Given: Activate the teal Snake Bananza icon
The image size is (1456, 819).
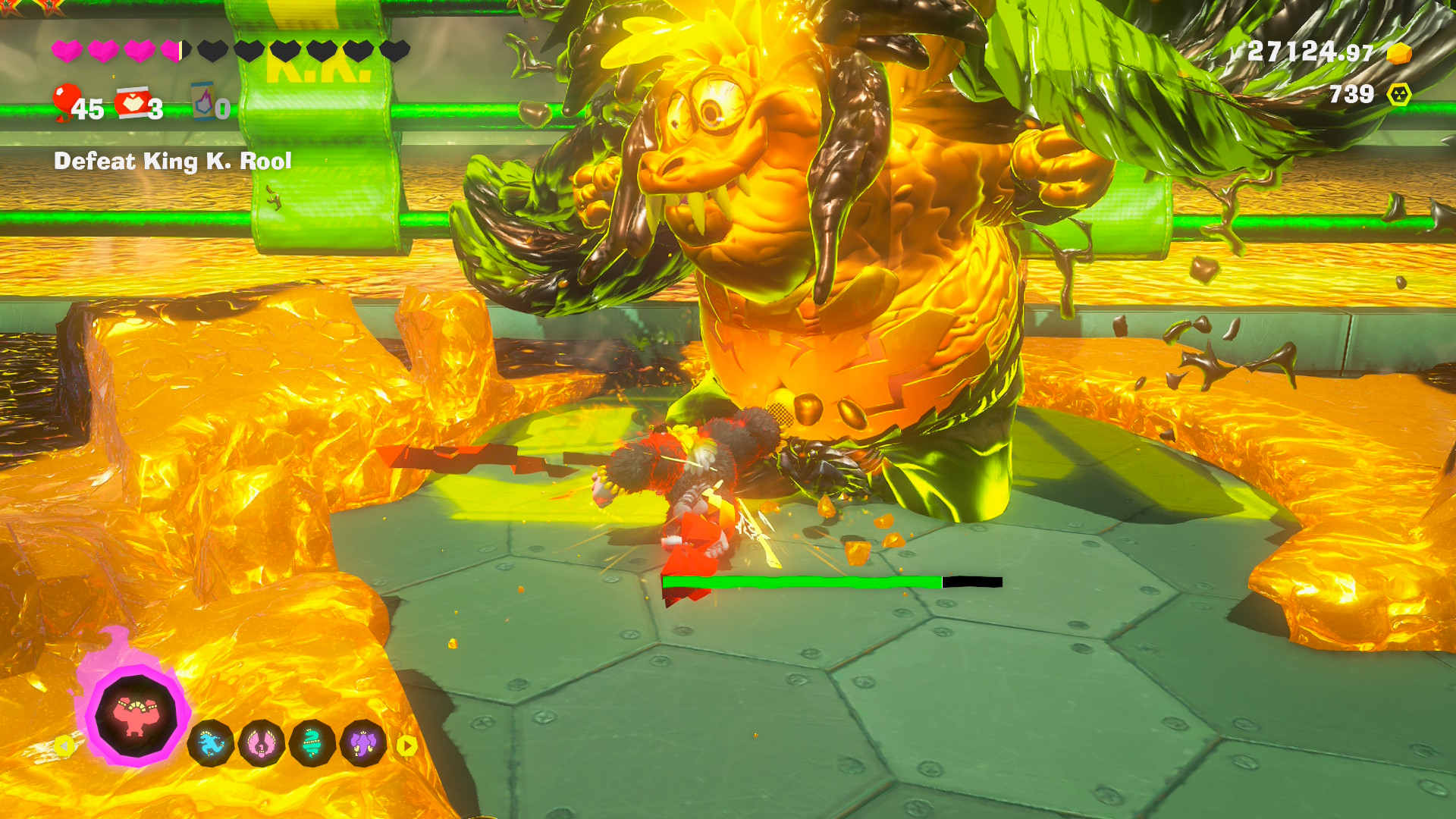Looking at the screenshot, I should pyautogui.click(x=312, y=744).
